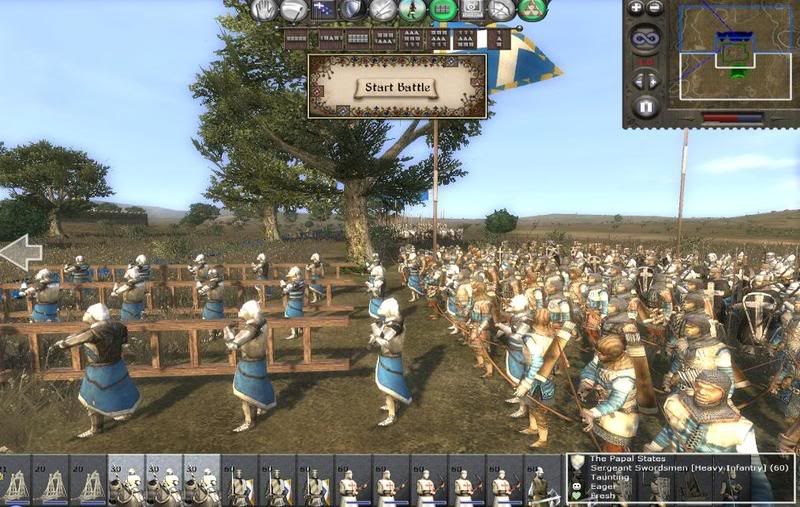Zoom out the minimap with minus button
800x507 pixels.
click(x=654, y=8)
